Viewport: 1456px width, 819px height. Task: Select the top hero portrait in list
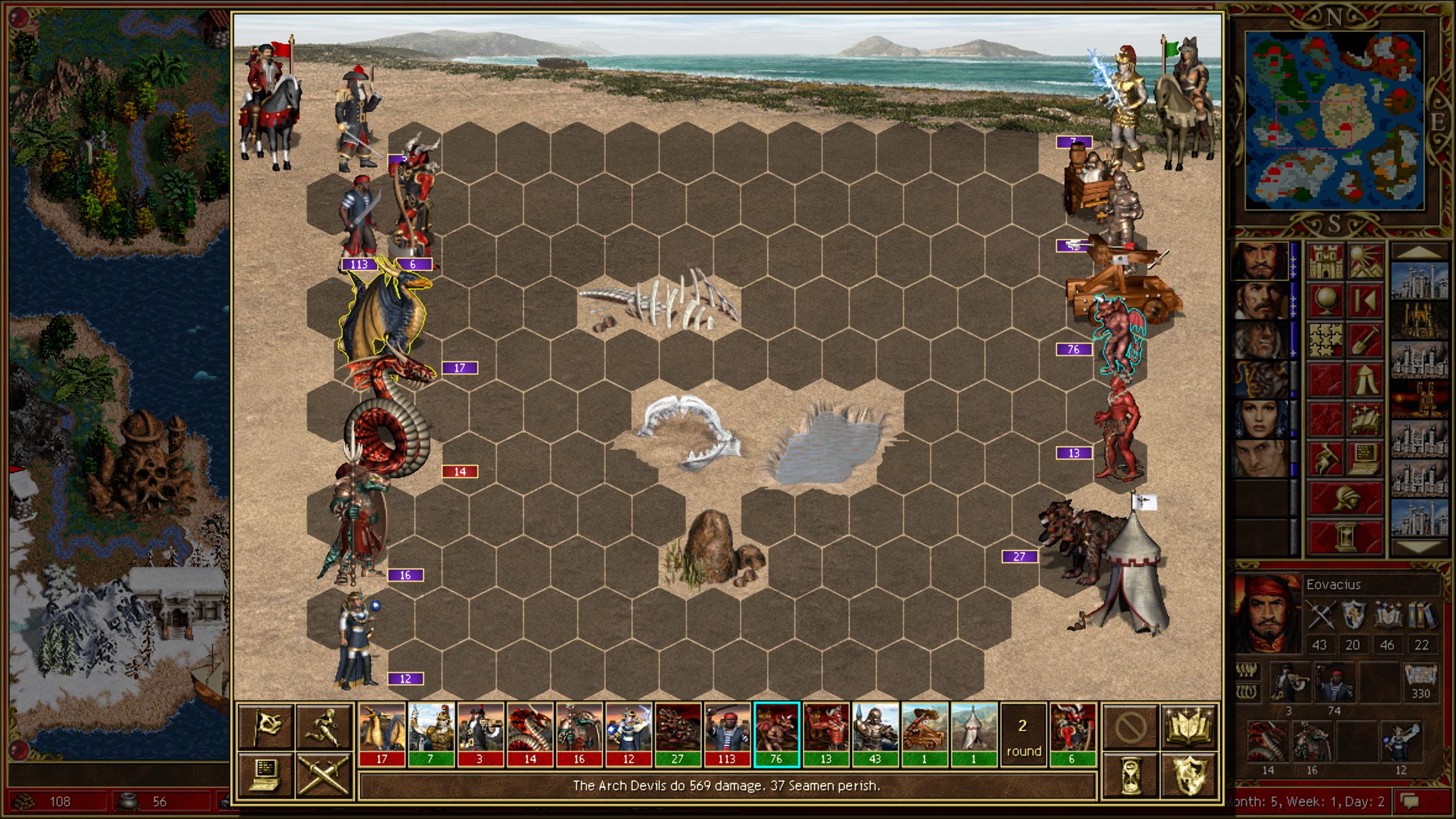[1259, 262]
